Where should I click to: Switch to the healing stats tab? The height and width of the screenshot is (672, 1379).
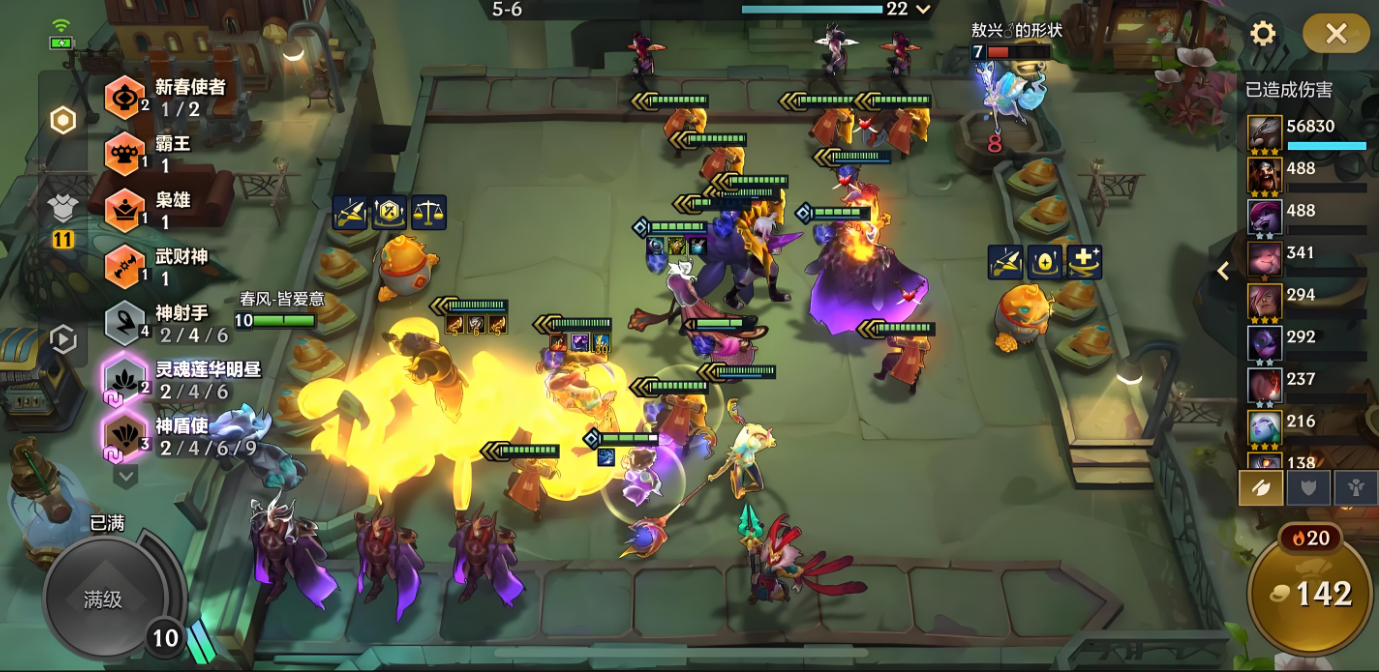[x=1355, y=488]
